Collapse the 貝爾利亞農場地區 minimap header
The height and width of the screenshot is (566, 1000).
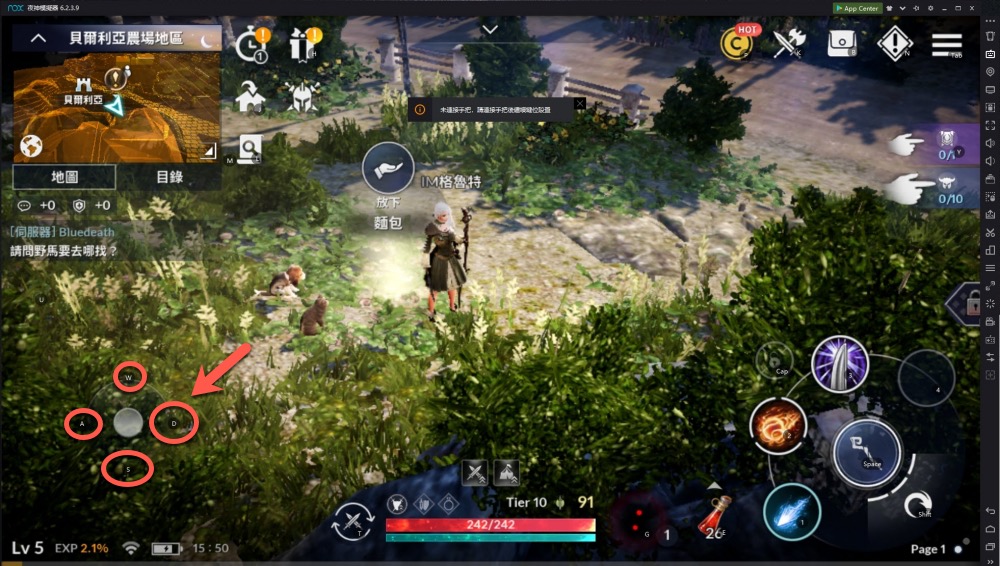[38, 39]
